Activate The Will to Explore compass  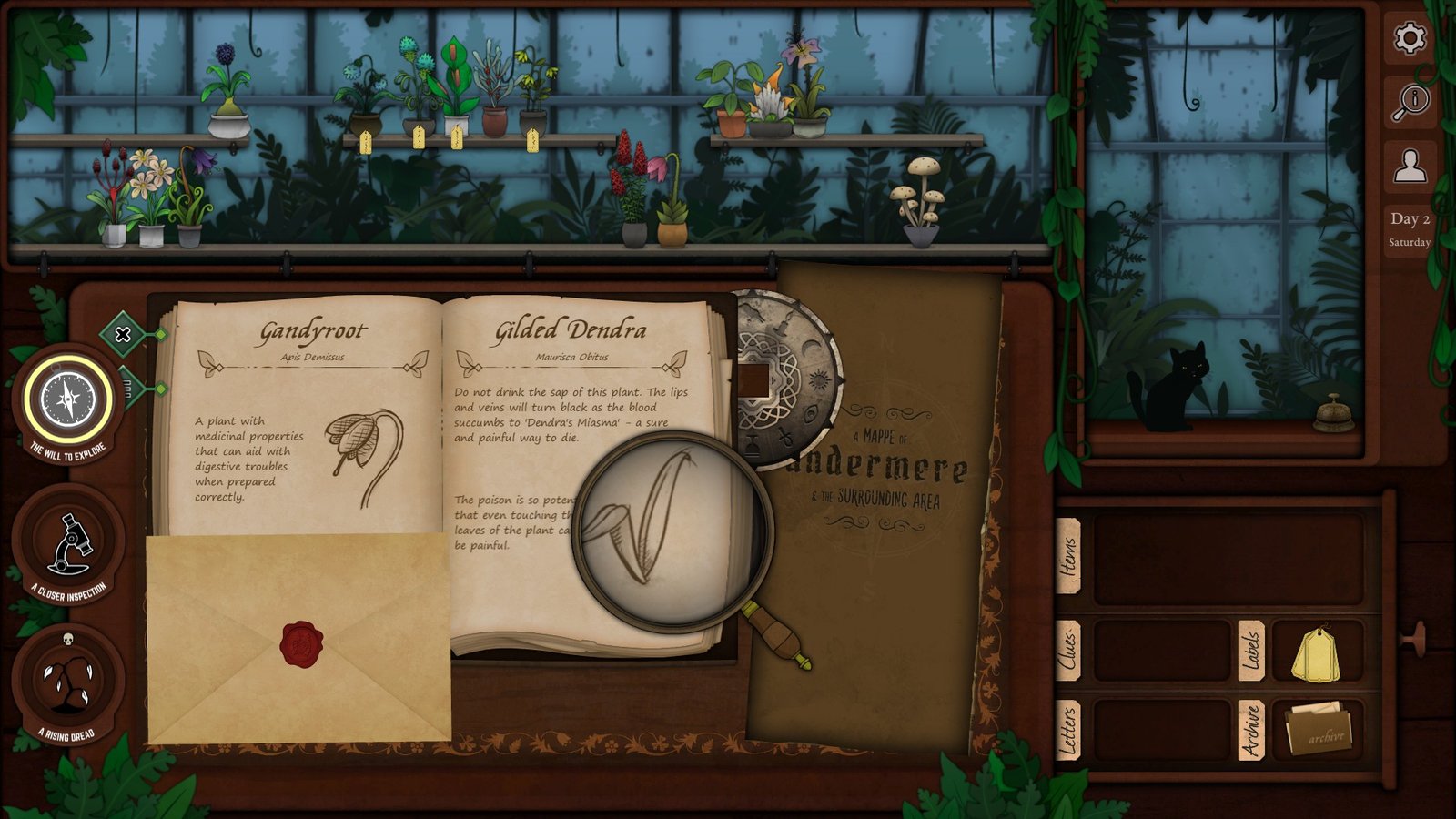(x=68, y=400)
